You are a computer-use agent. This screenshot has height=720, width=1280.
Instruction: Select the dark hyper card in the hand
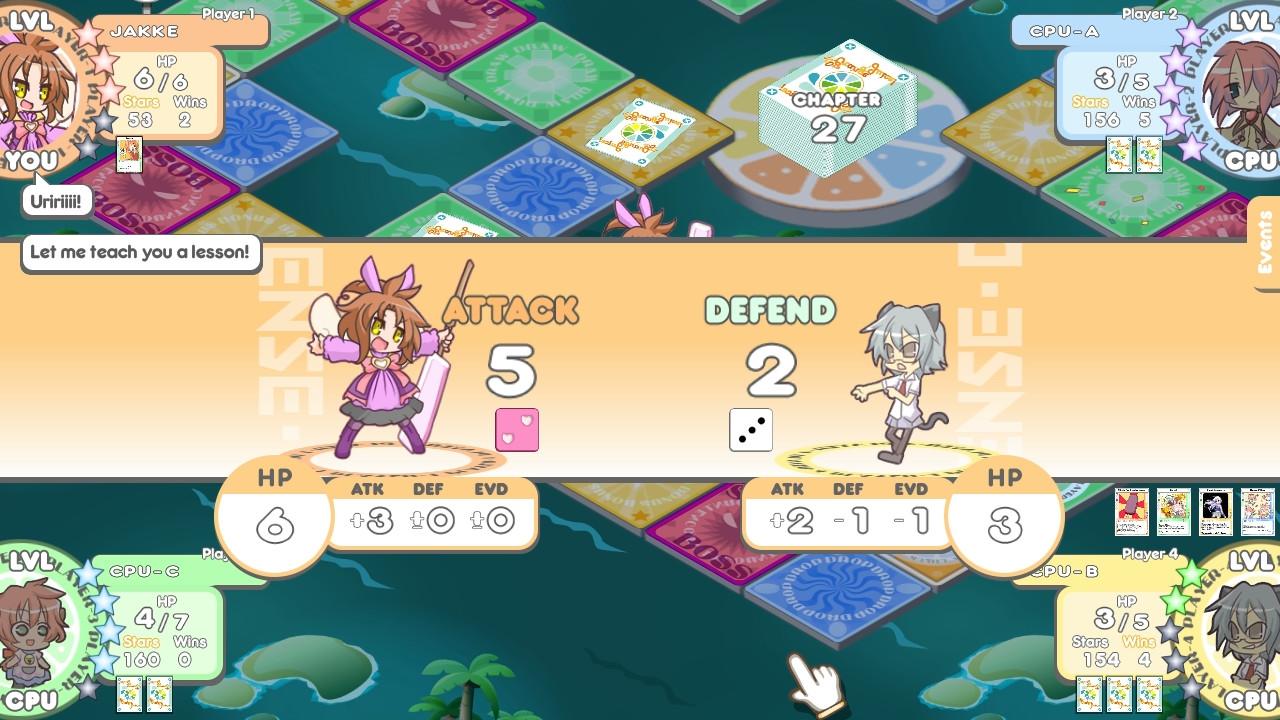click(x=1214, y=508)
